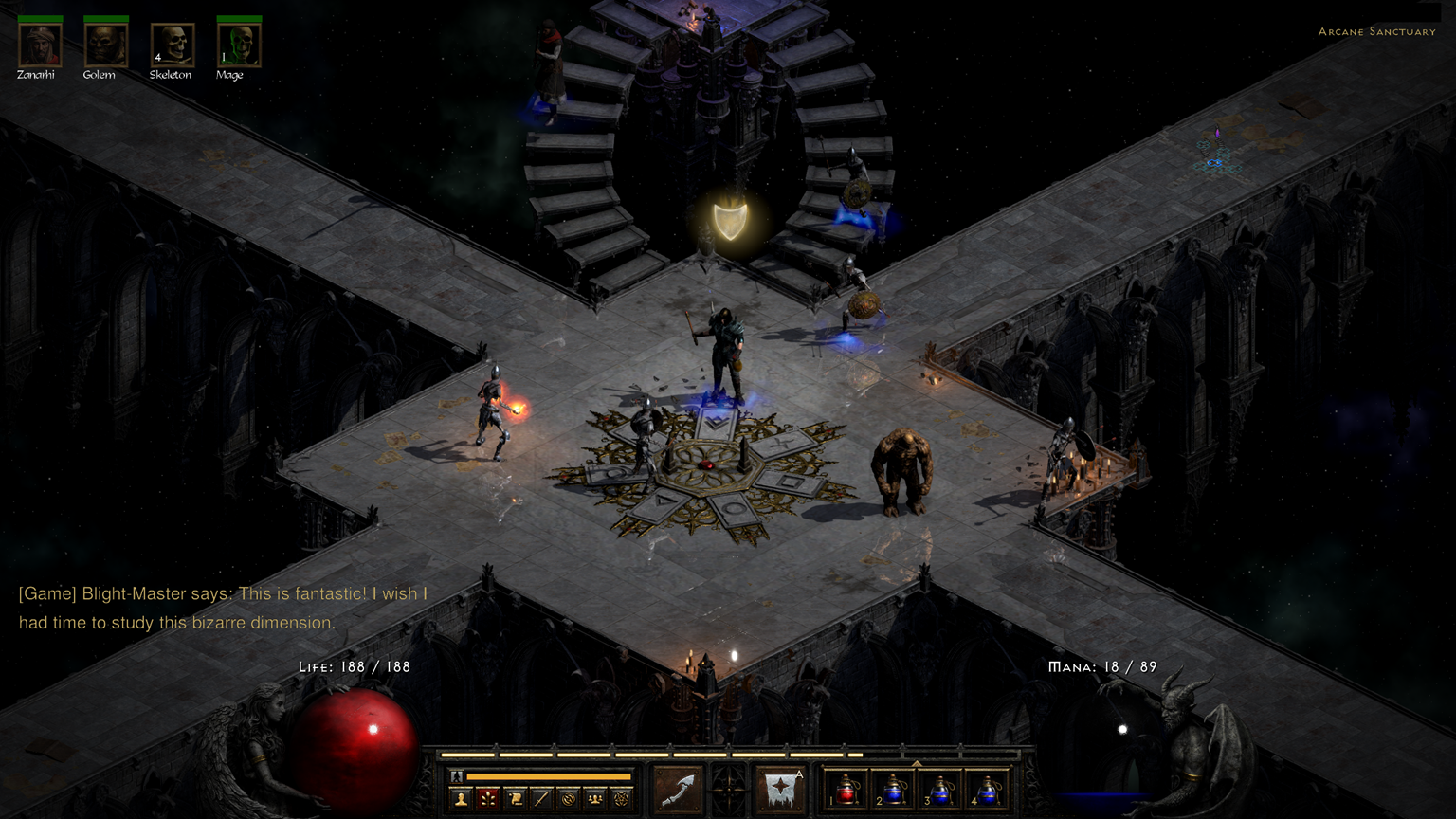The width and height of the screenshot is (1456, 819).
Task: Select the right-click frozen banner skill icon
Action: click(781, 790)
